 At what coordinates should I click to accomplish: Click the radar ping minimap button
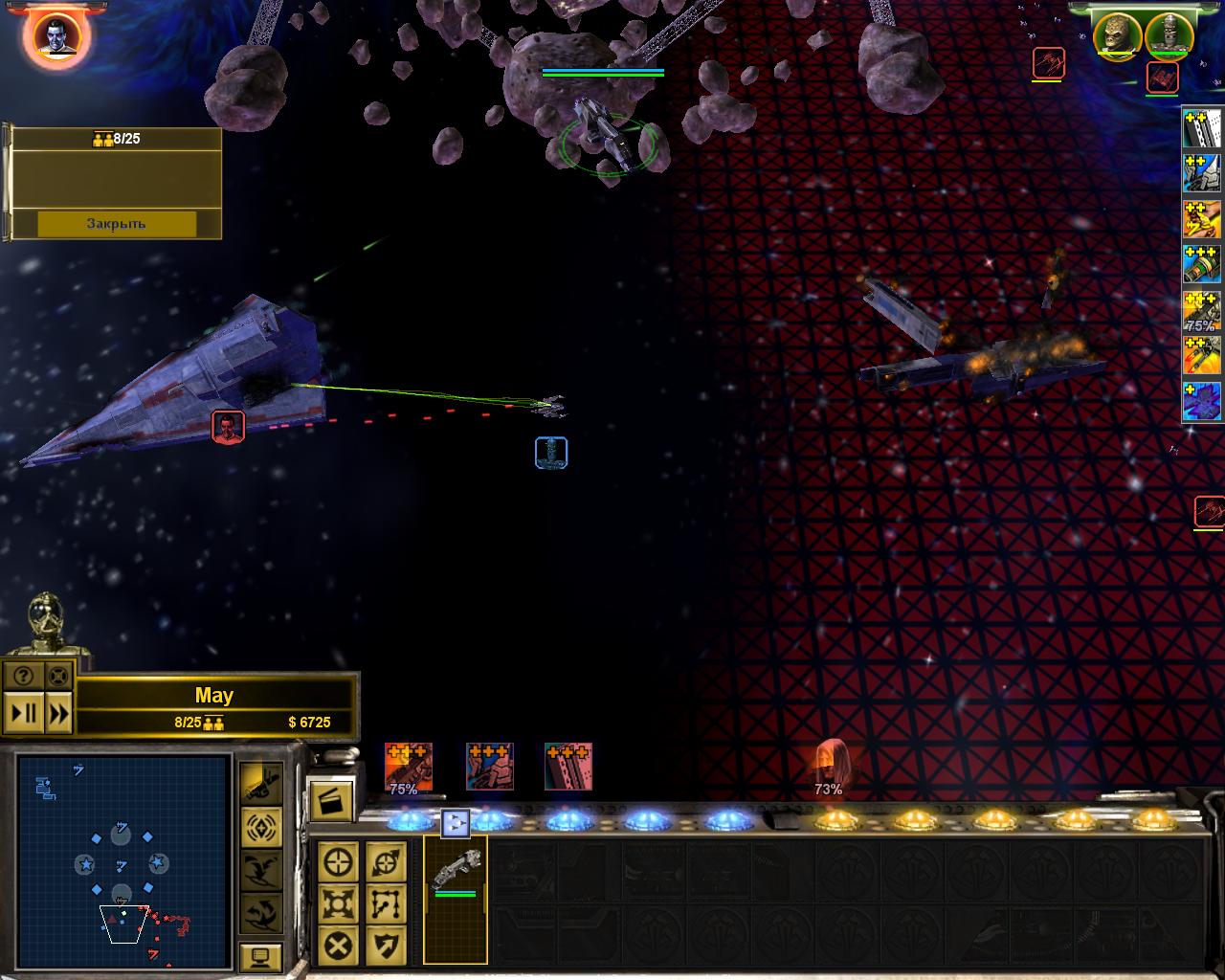(260, 826)
